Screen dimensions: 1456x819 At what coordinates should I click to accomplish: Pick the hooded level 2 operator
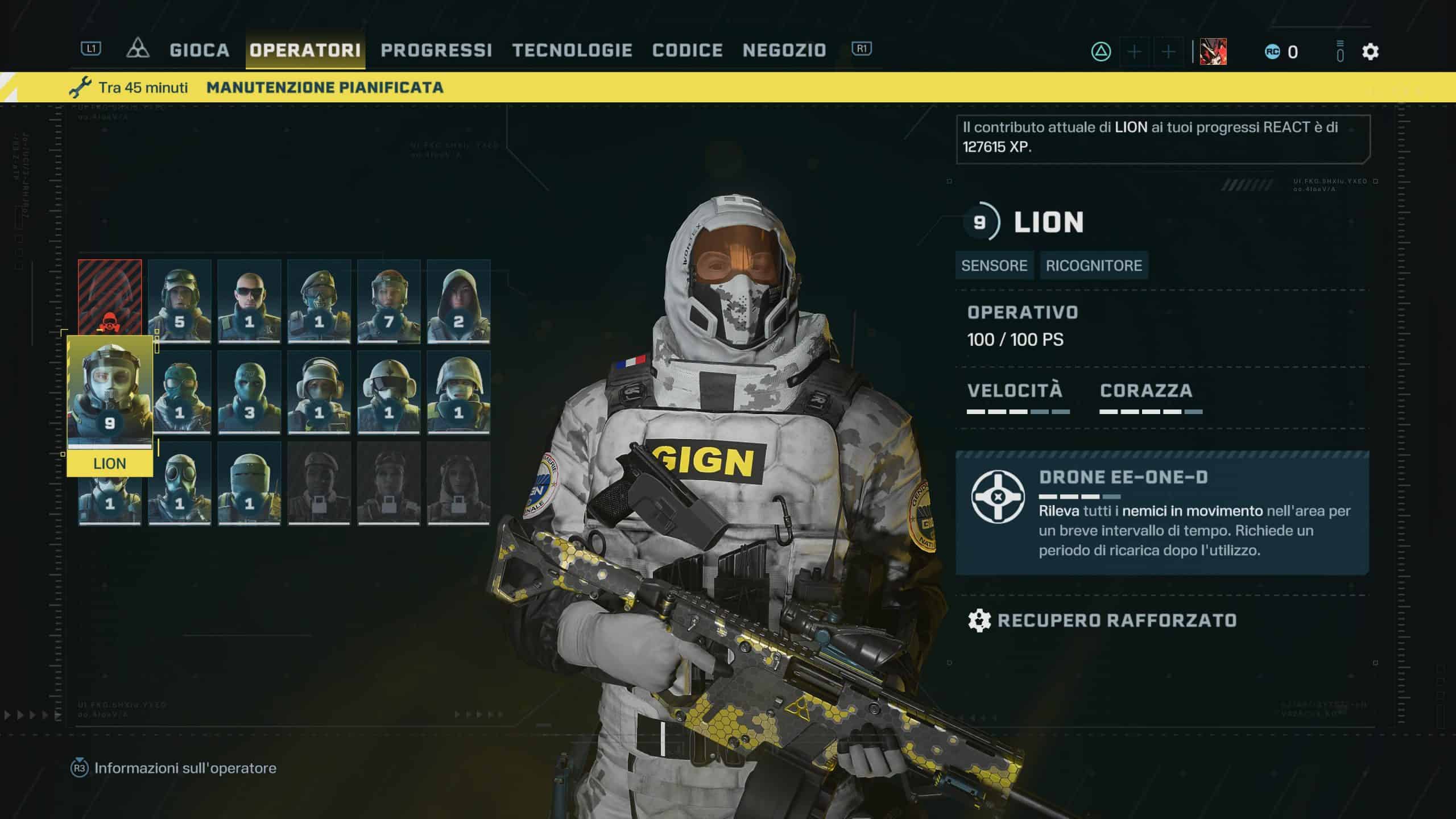(458, 301)
